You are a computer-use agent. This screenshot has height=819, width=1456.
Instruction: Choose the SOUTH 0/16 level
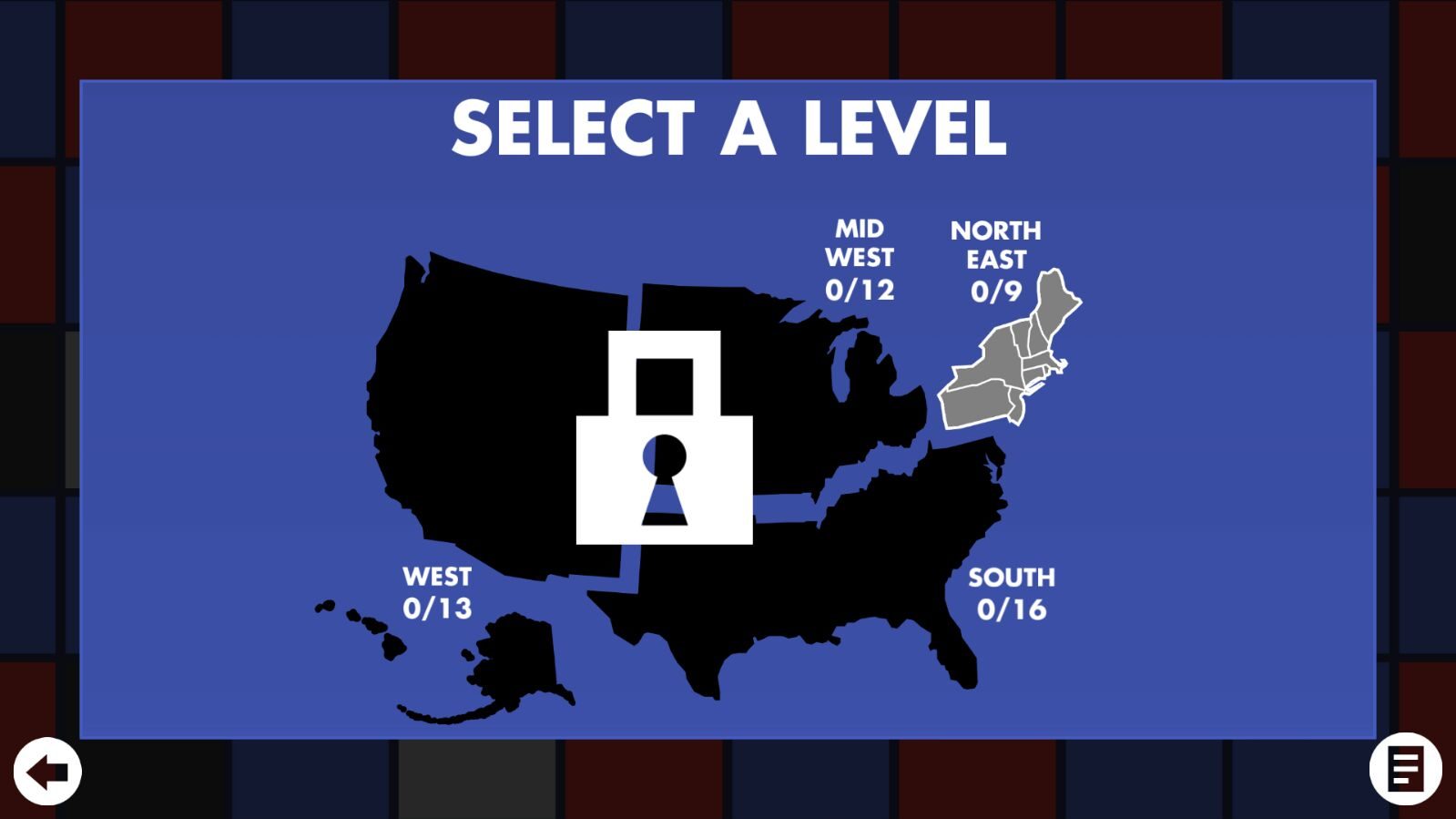pyautogui.click(x=1013, y=590)
